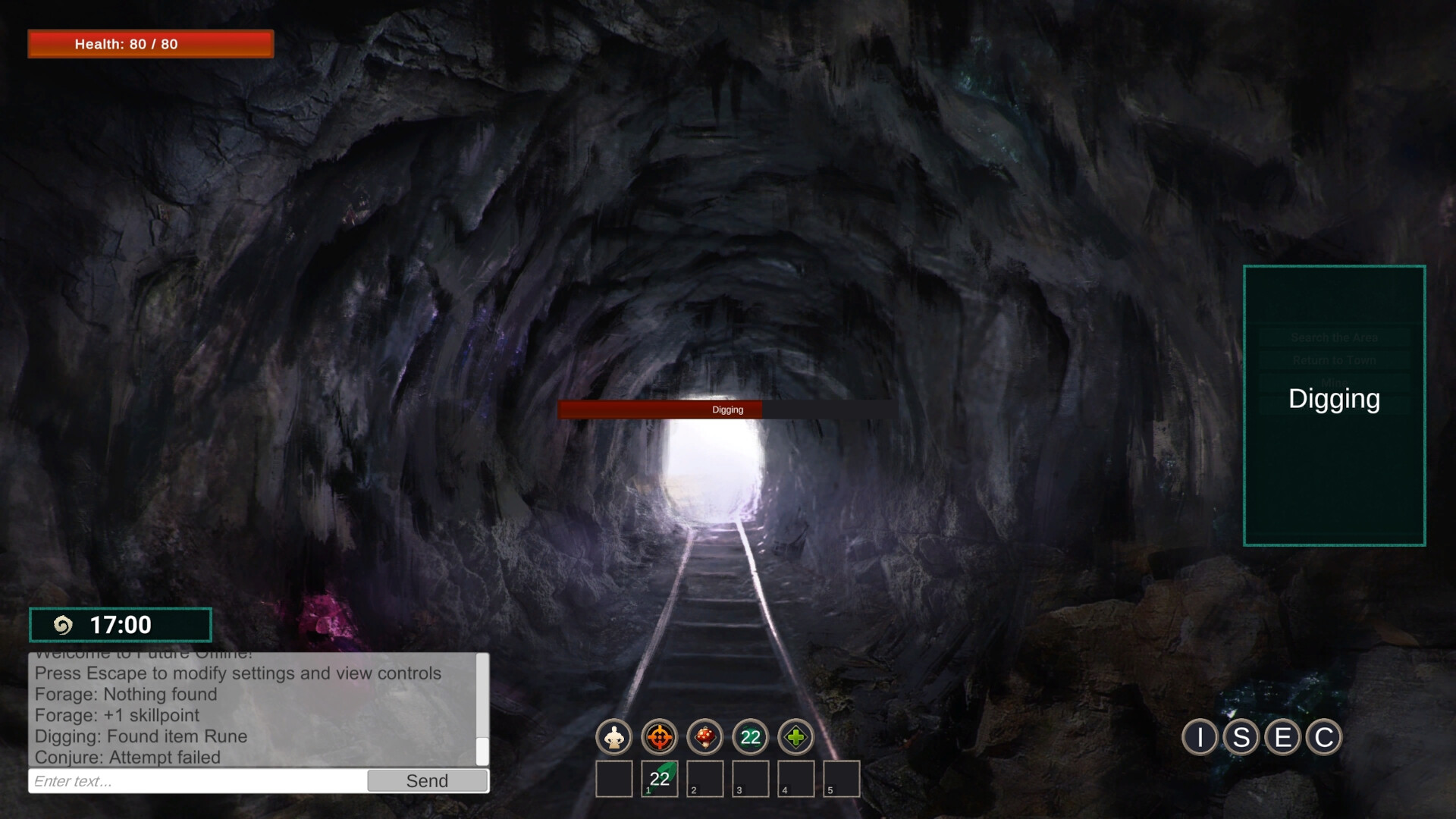Select the green shovel in hotbar slot 1
1456x819 pixels.
[x=659, y=778]
